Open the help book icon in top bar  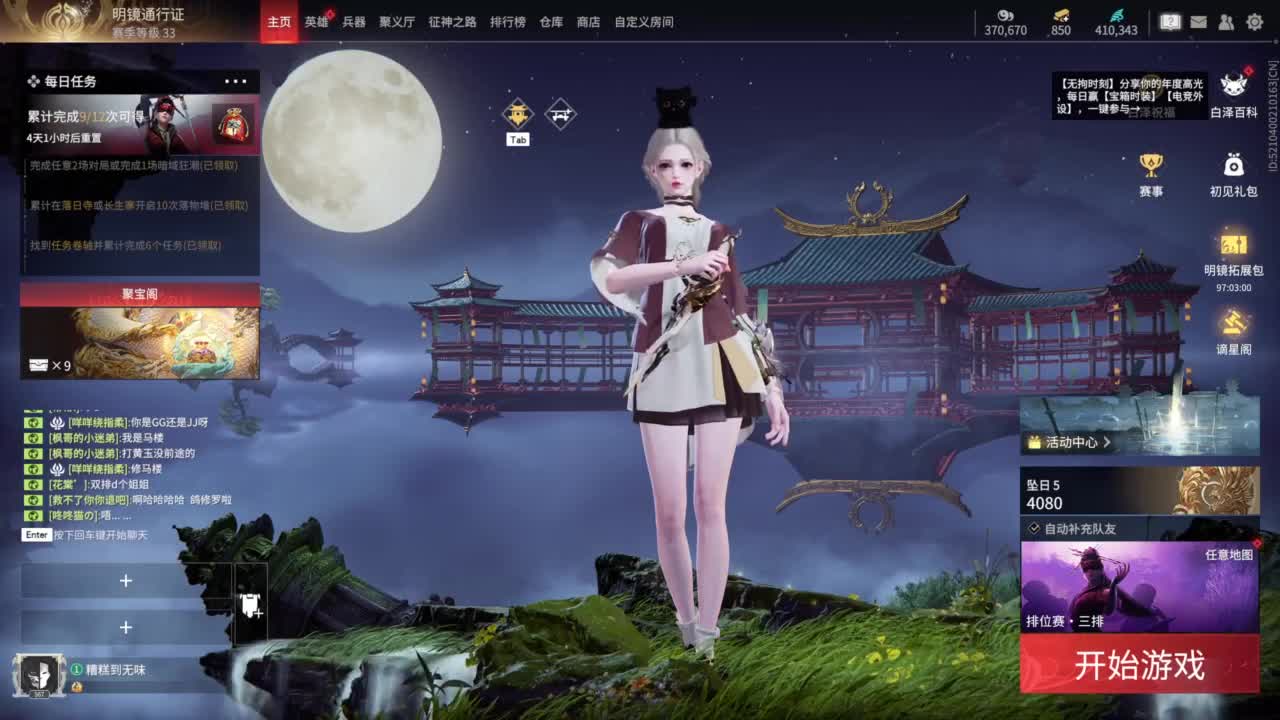1171,20
